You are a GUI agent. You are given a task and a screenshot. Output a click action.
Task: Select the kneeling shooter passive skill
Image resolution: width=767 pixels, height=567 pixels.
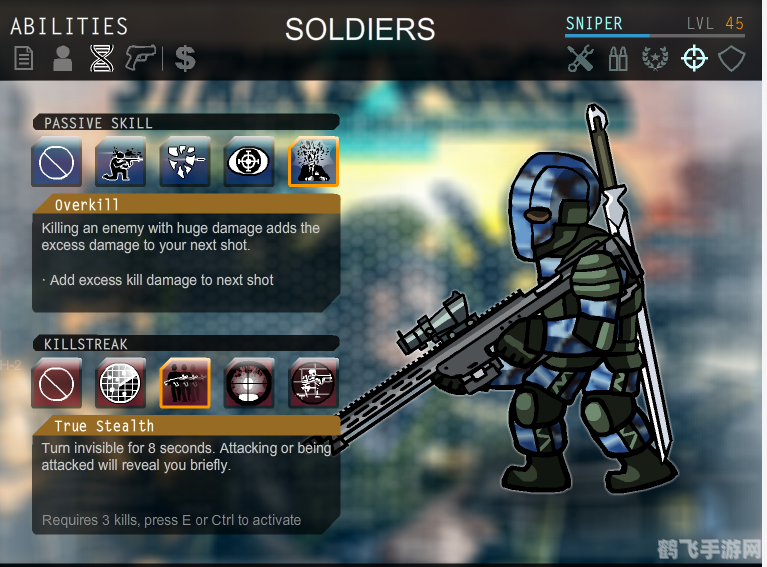tap(121, 162)
